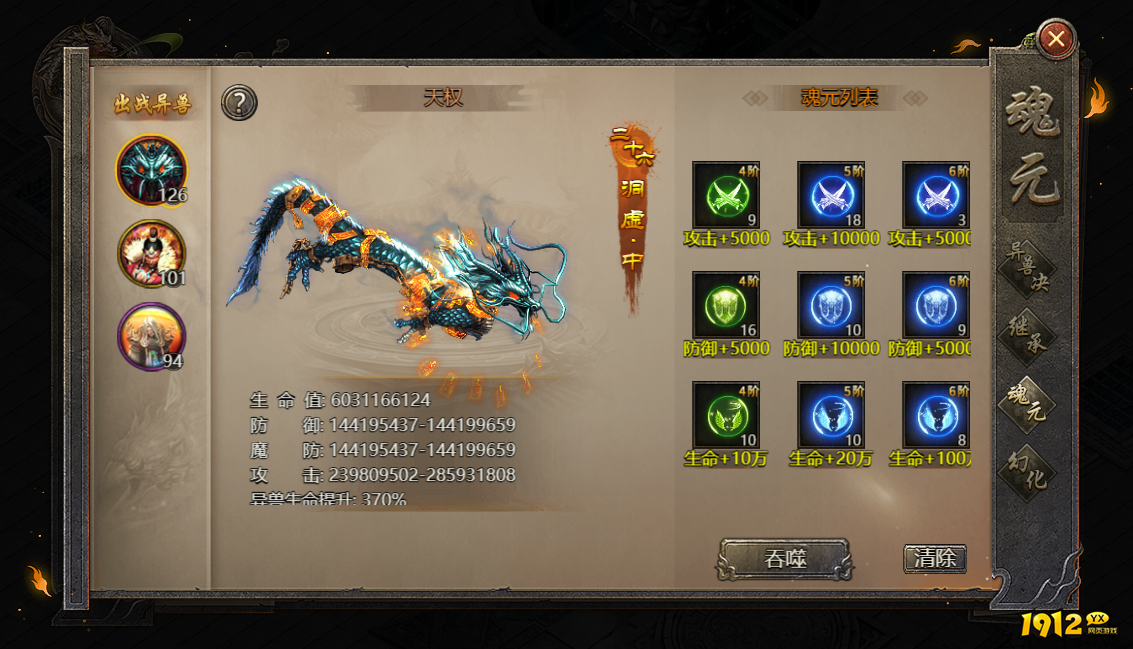
Task: Open the question mark help button
Action: 240,102
